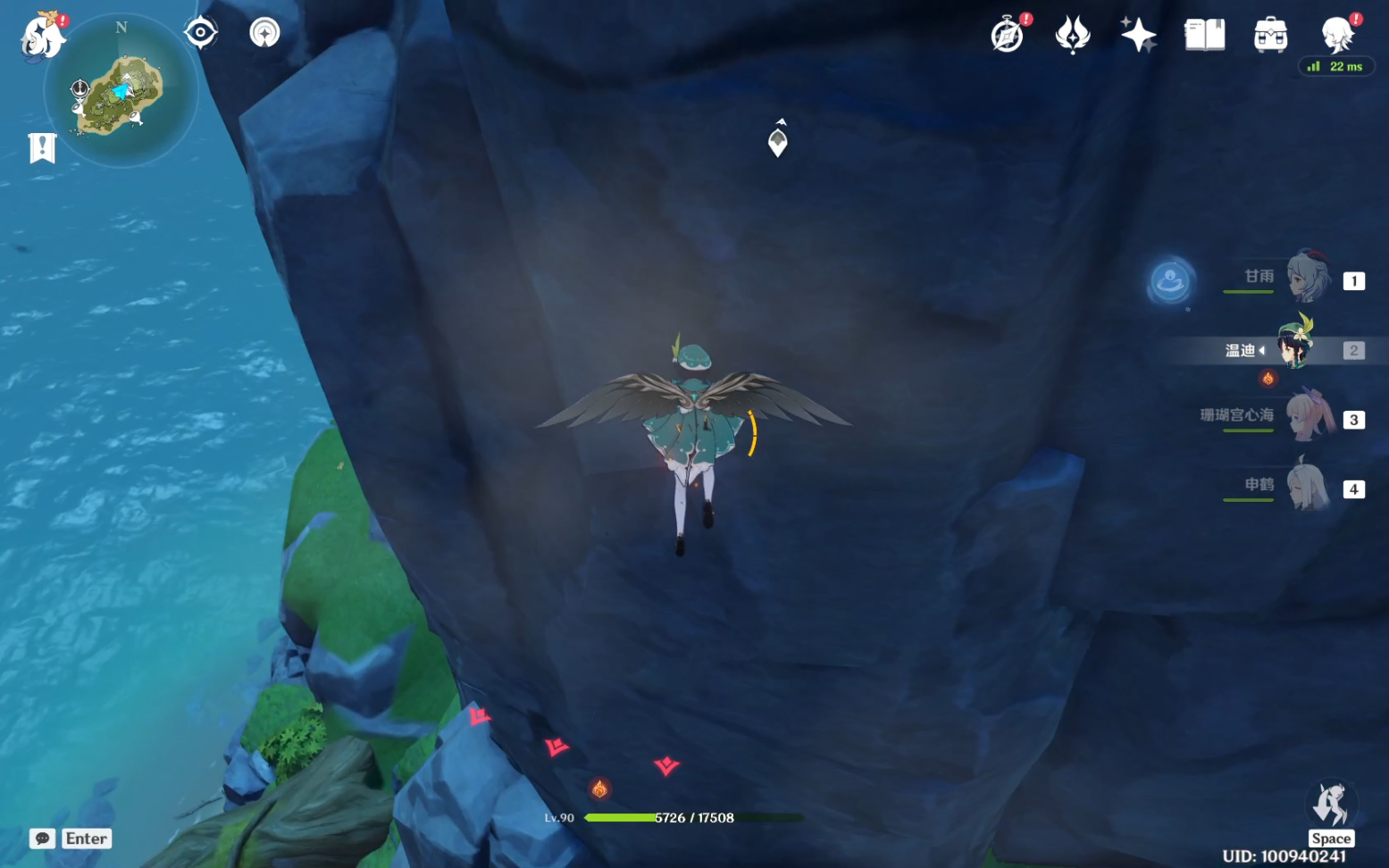Click the eye-shaped view icon beside minimap
Image resolution: width=1389 pixels, height=868 pixels.
tap(200, 33)
